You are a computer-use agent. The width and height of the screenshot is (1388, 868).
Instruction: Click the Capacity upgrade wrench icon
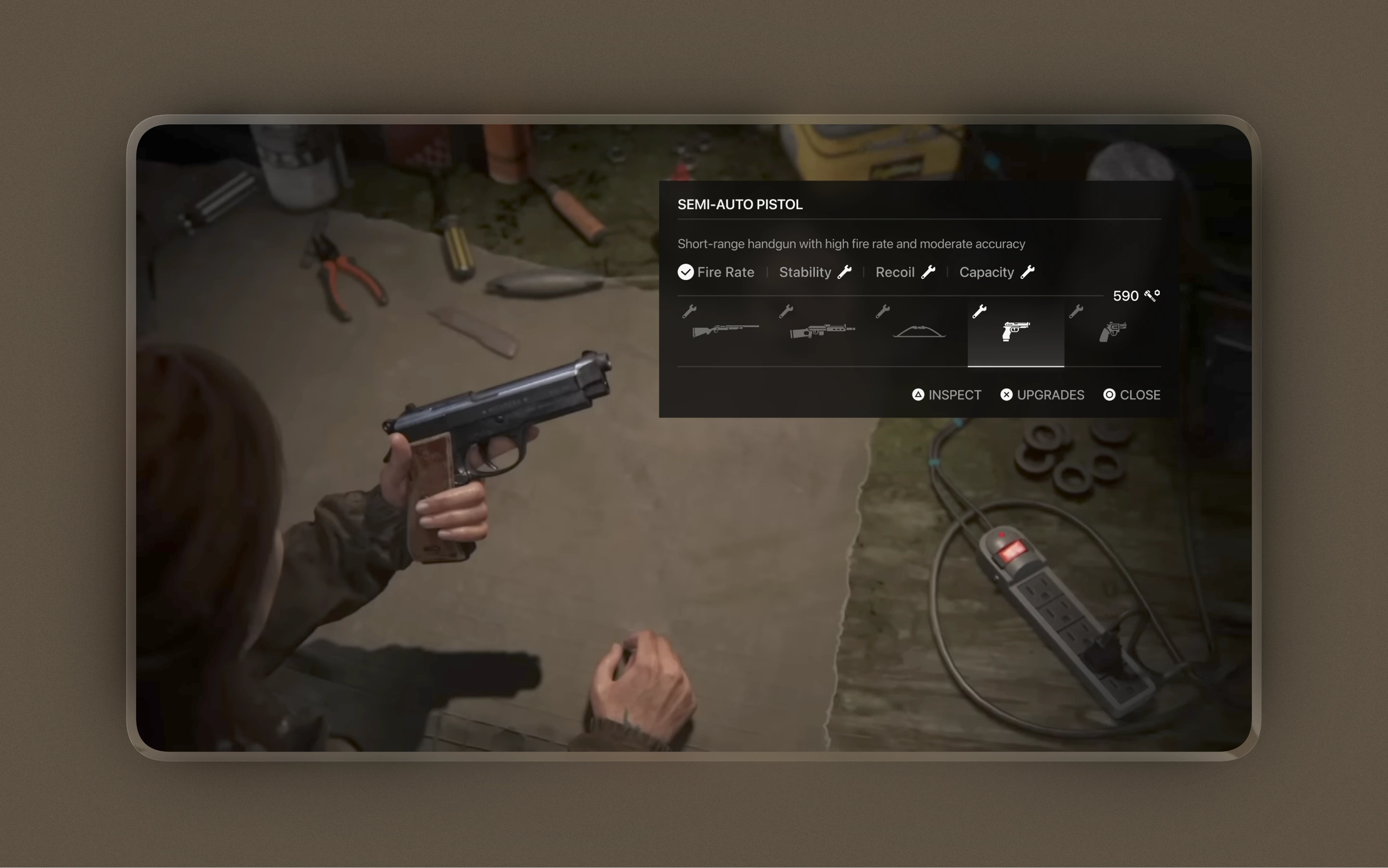click(1028, 272)
